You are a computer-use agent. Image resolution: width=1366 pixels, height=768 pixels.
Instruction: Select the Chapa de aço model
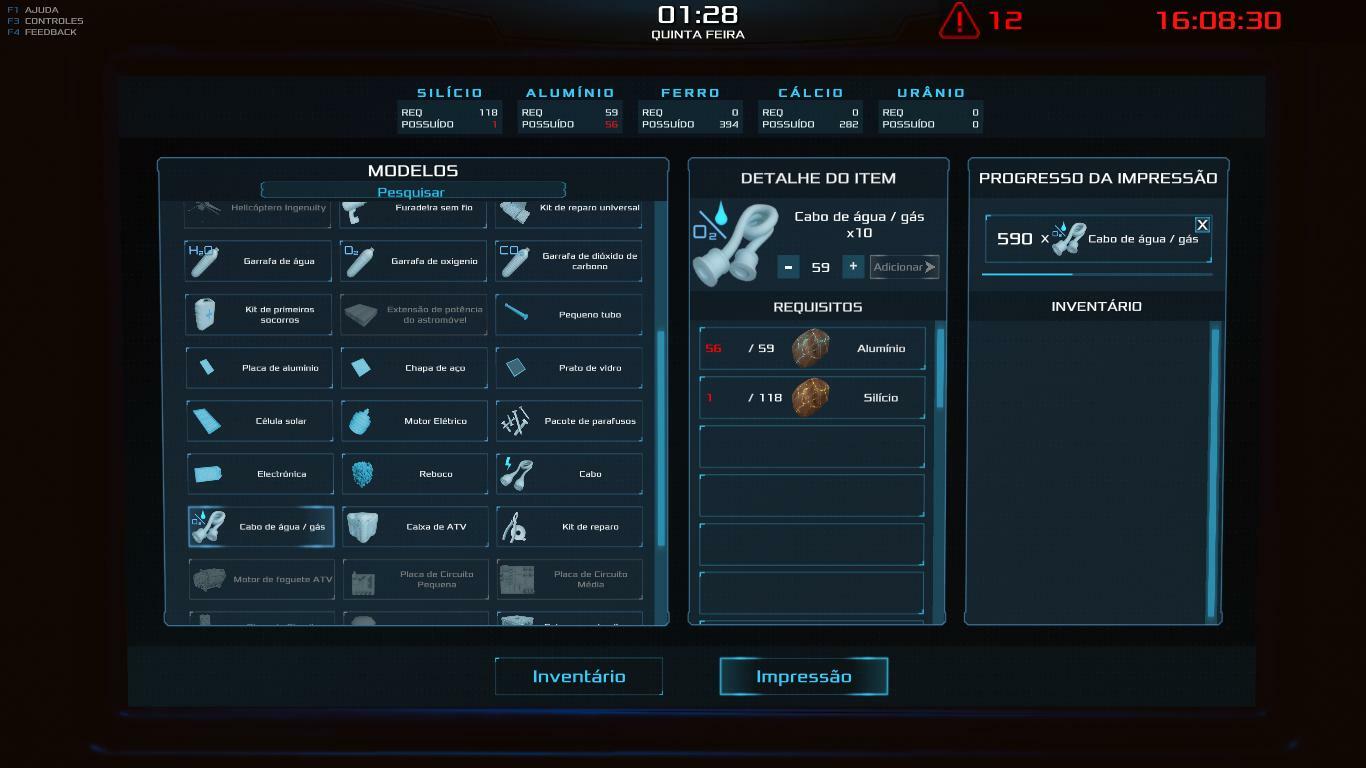pos(414,368)
